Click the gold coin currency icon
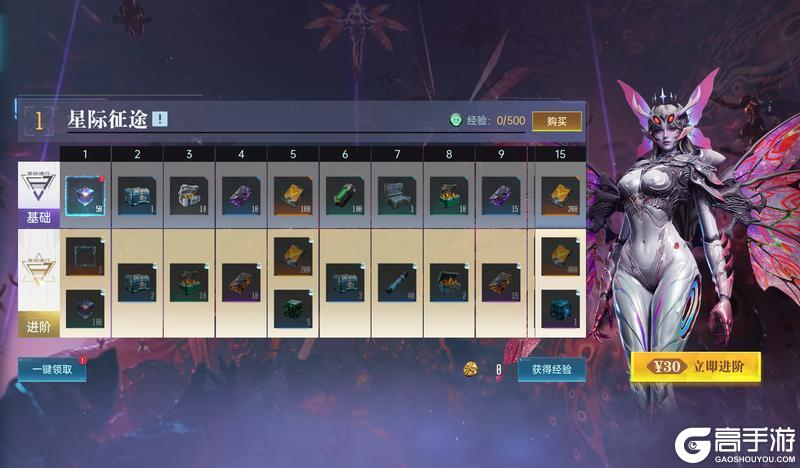This screenshot has height=468, width=800. 470,369
